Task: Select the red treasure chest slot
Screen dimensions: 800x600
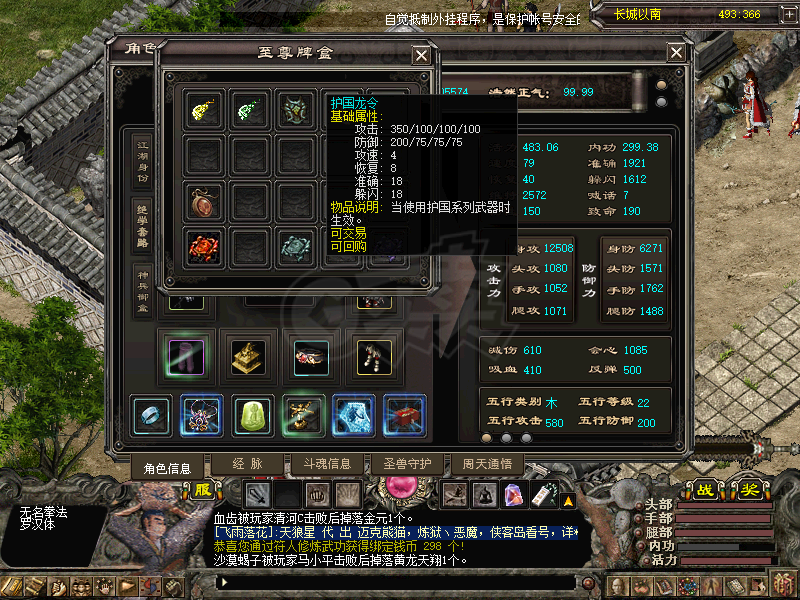Action: pos(405,415)
